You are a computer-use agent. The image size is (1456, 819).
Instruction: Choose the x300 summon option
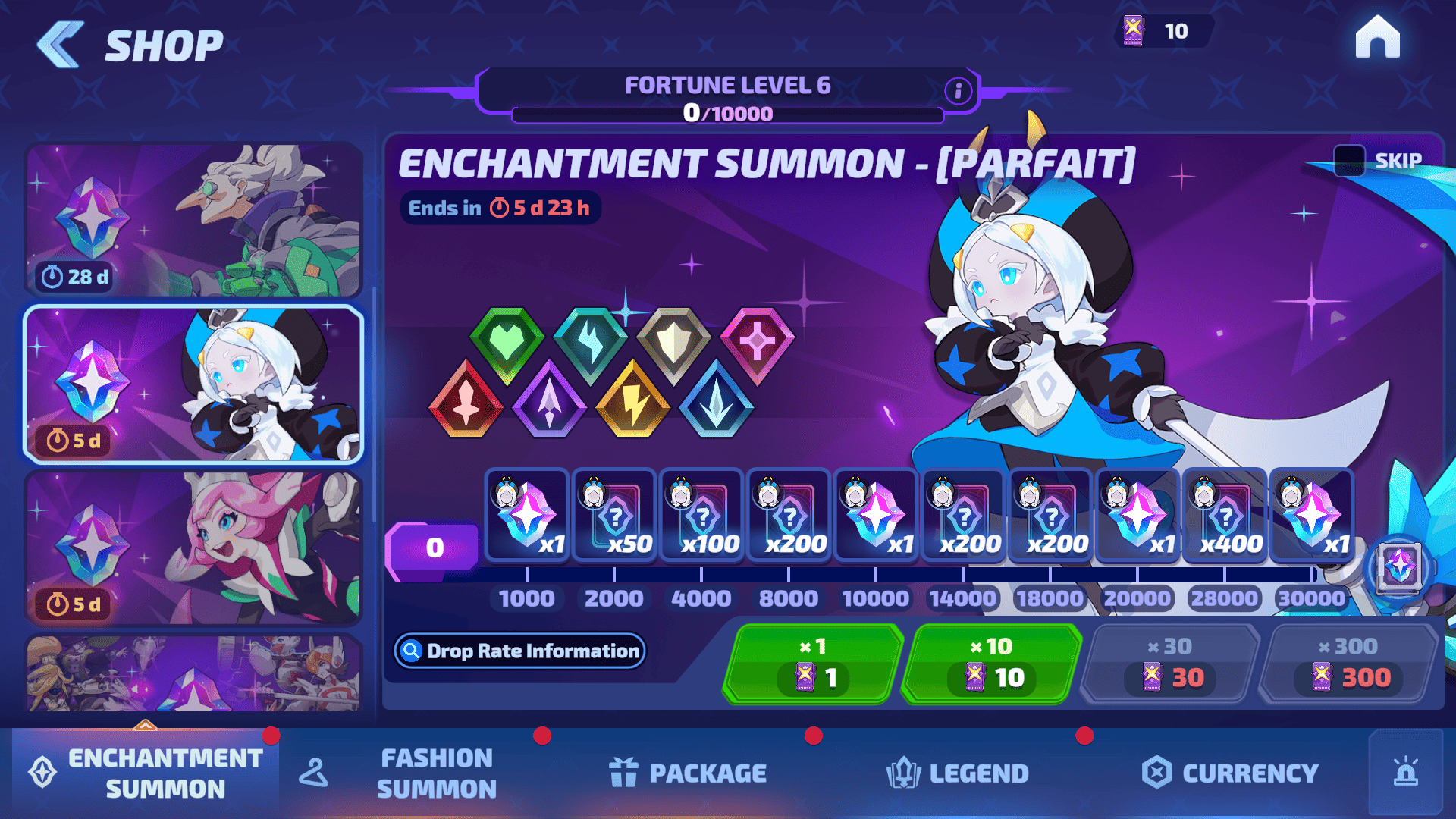tap(1348, 664)
